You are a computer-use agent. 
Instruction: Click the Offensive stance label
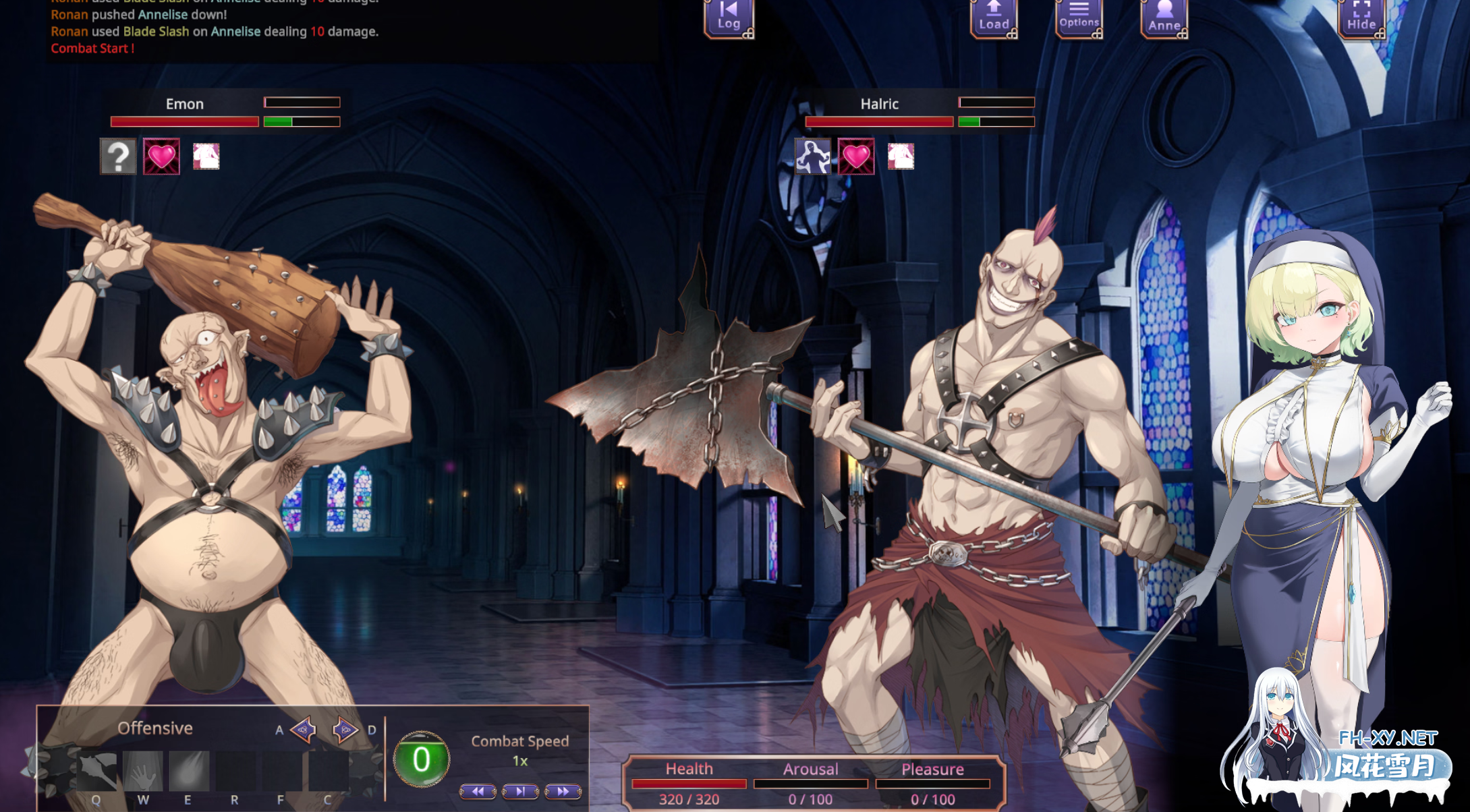coord(155,728)
